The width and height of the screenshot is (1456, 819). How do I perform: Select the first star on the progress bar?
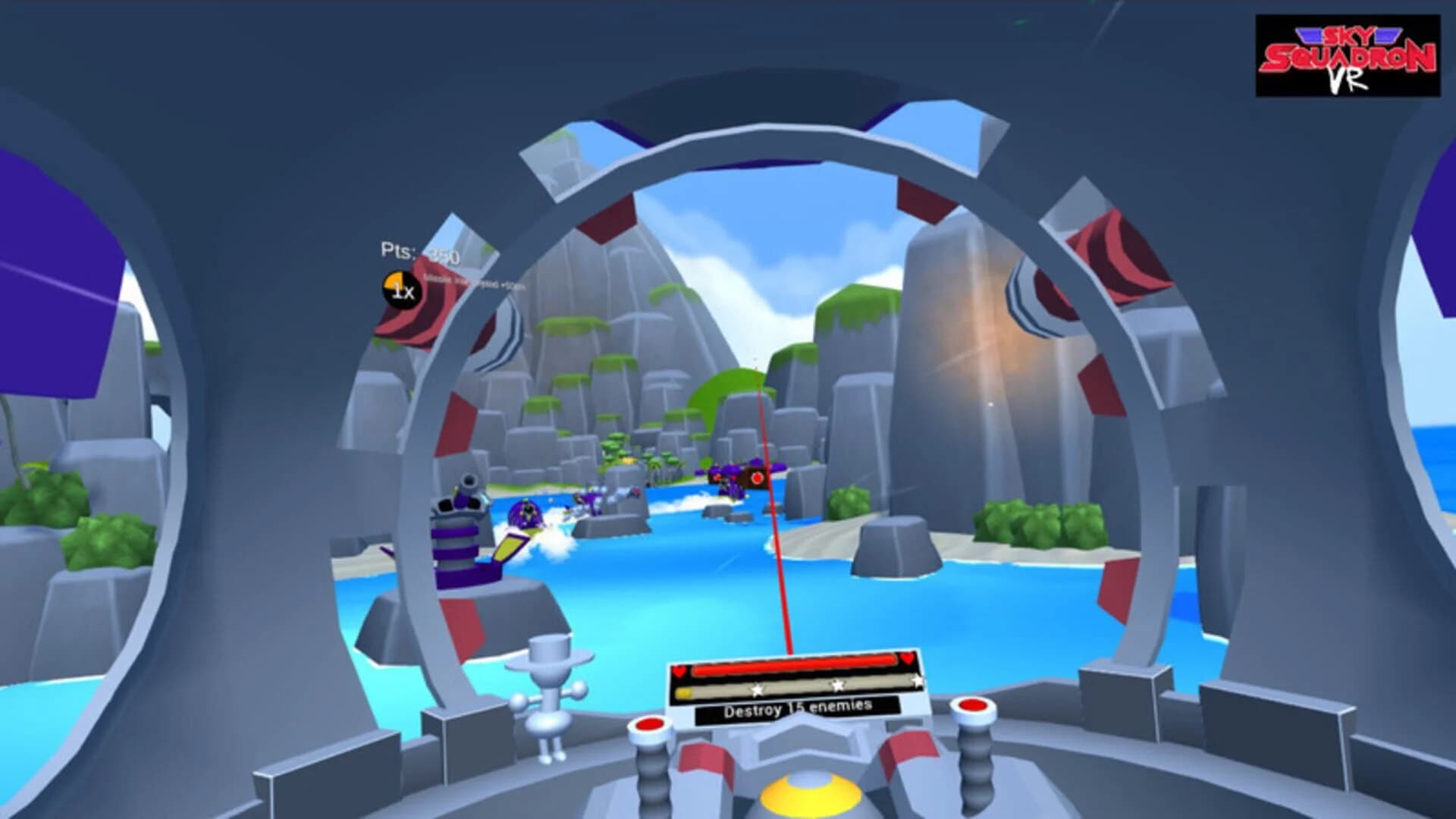coord(756,689)
